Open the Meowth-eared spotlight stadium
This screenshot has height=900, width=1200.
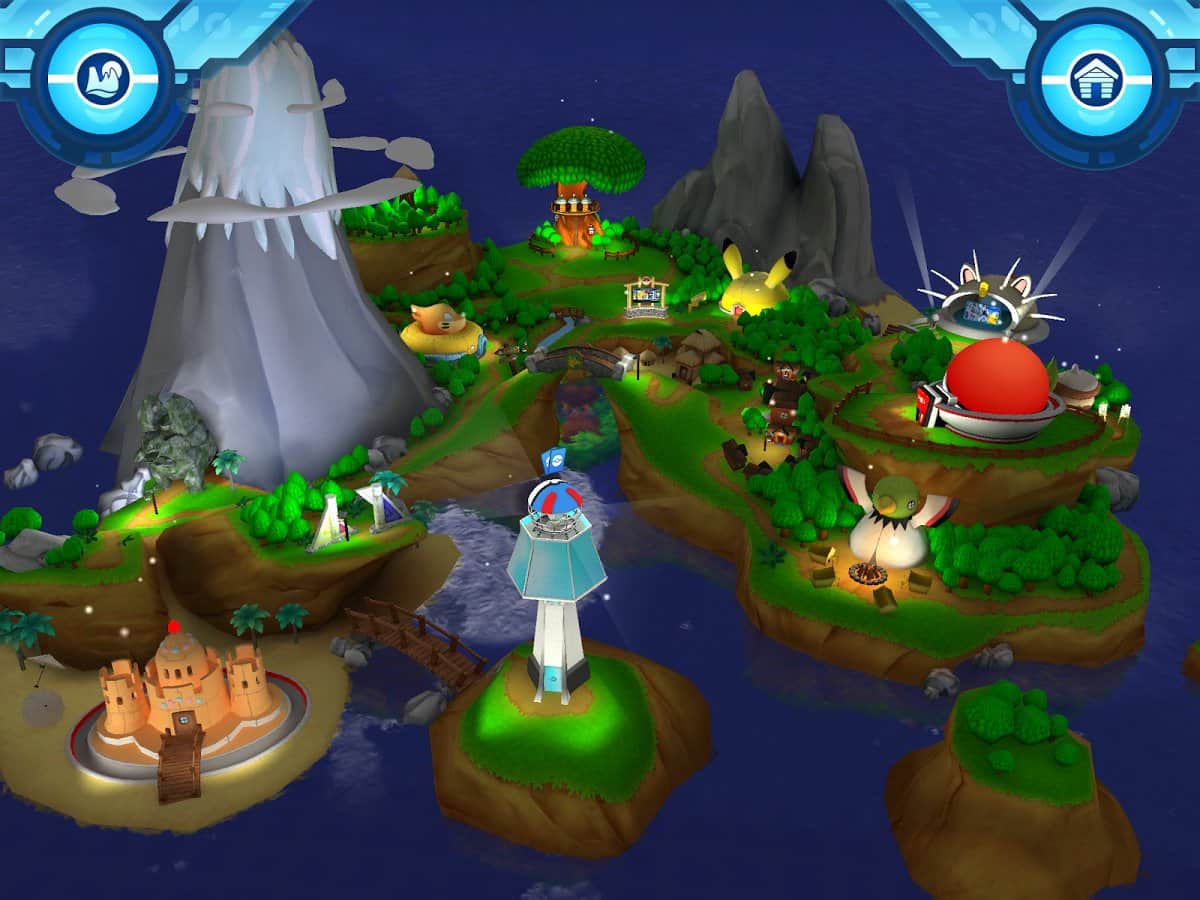click(x=988, y=304)
